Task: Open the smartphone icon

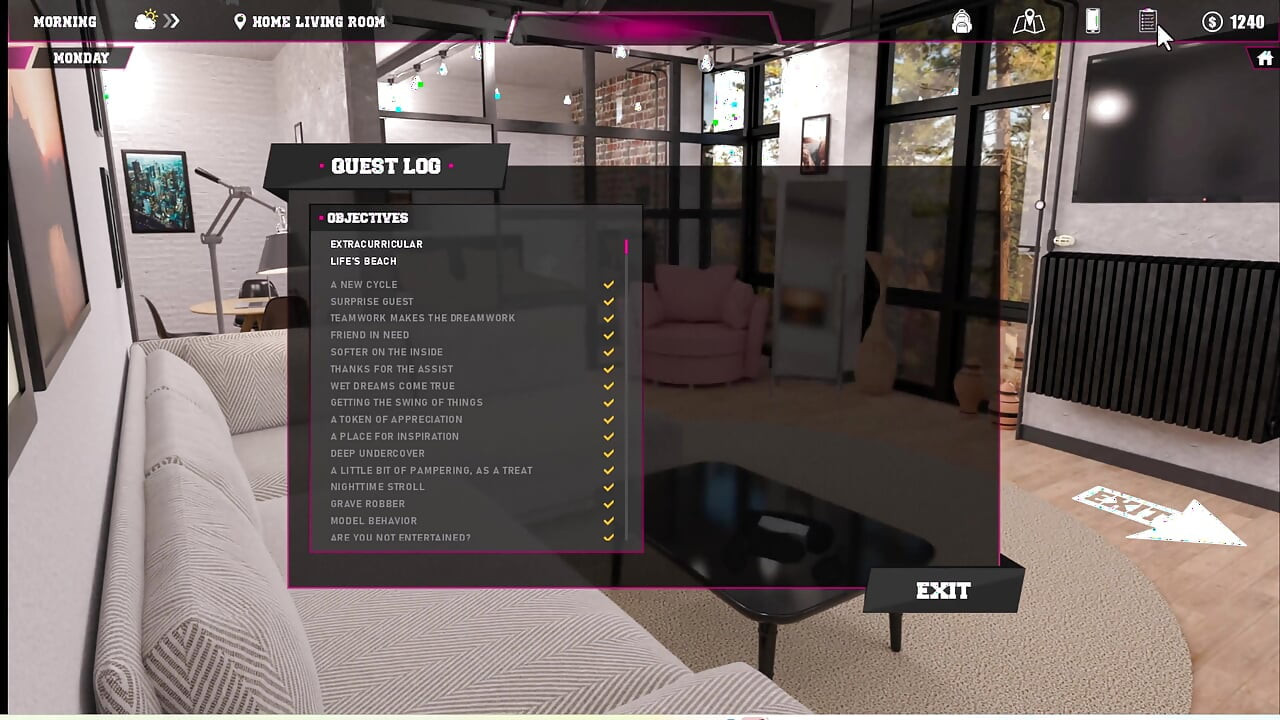Action: [x=1093, y=21]
